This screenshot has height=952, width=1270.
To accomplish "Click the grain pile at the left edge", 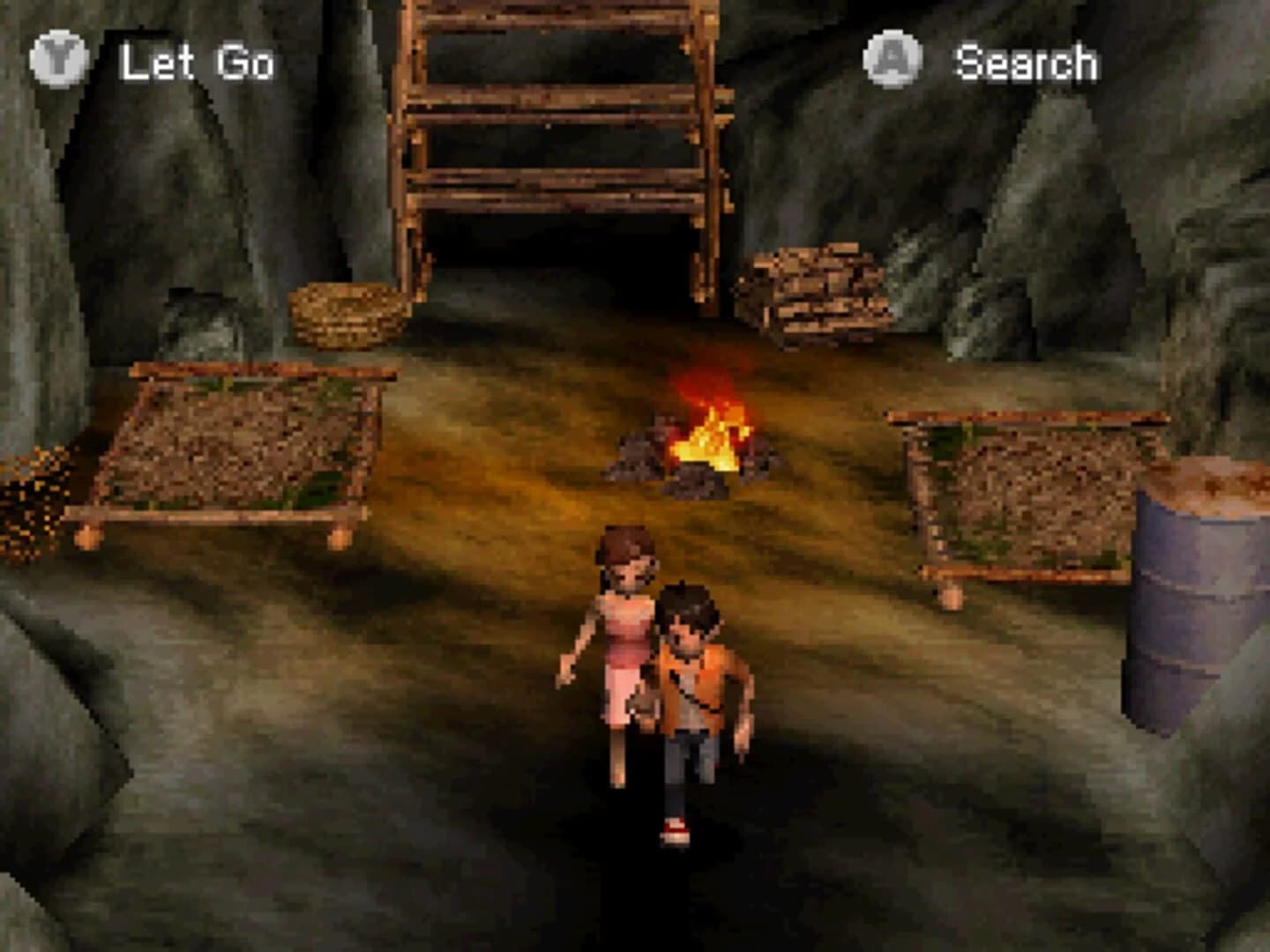I will (x=31, y=498).
